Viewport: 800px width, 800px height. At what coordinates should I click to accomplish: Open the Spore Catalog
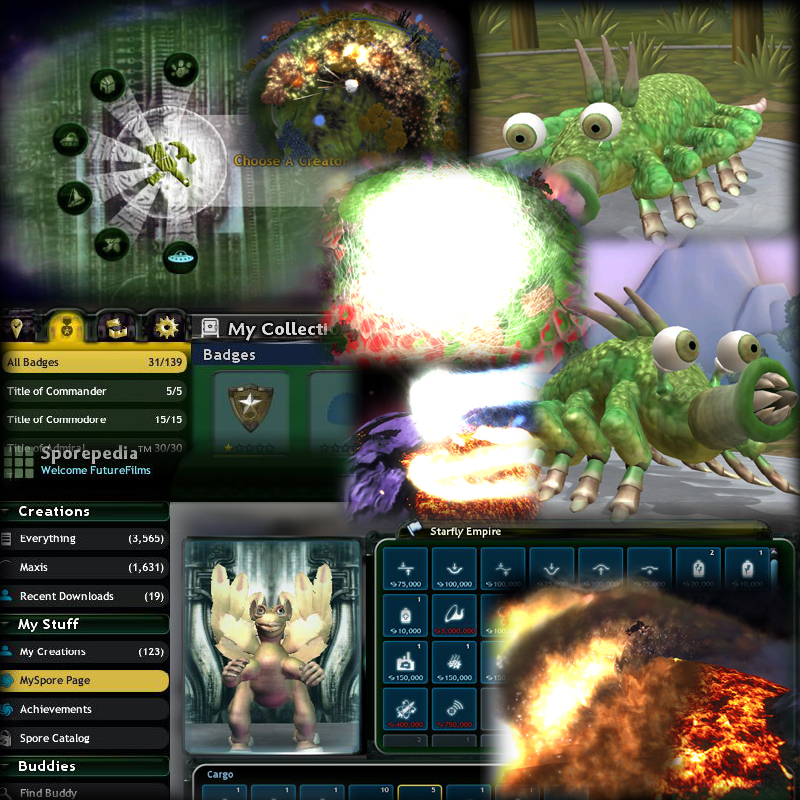[85, 738]
